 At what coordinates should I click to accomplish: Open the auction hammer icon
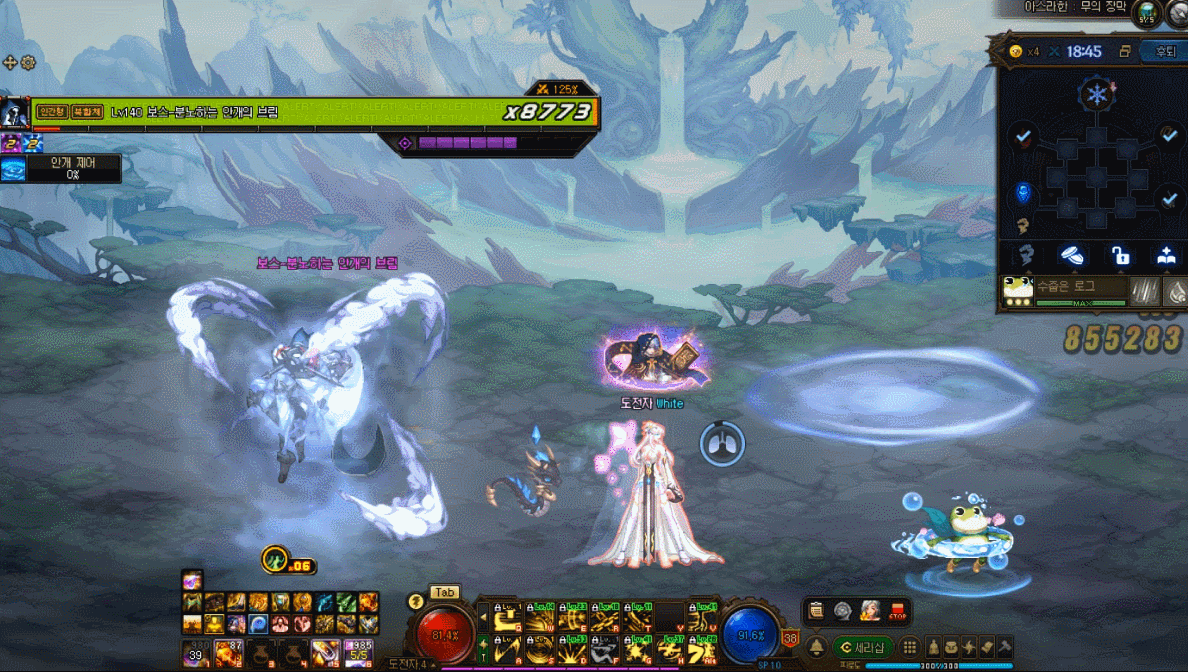[1004, 647]
